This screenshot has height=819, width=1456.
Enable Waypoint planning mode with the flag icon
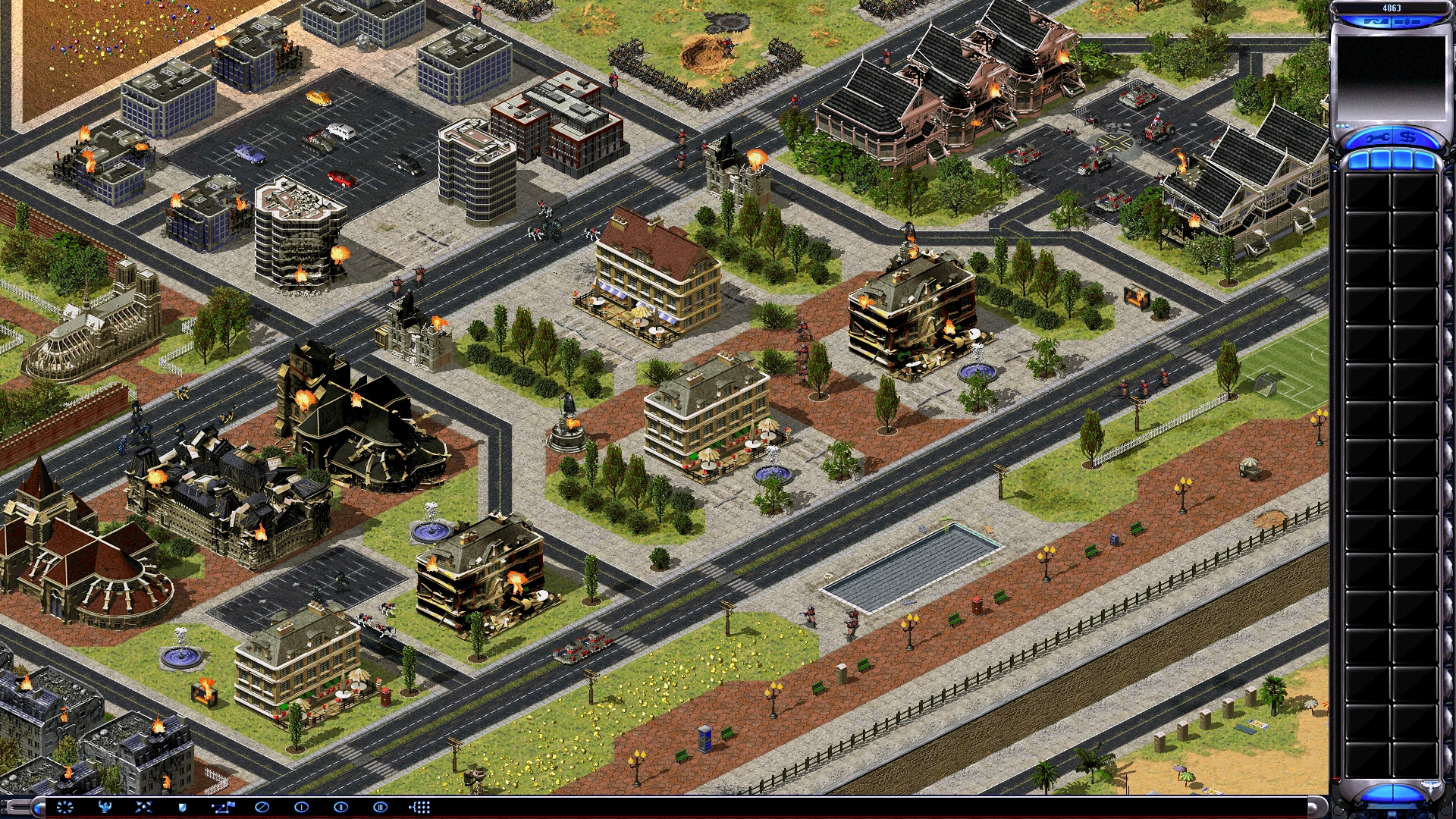pyautogui.click(x=222, y=808)
